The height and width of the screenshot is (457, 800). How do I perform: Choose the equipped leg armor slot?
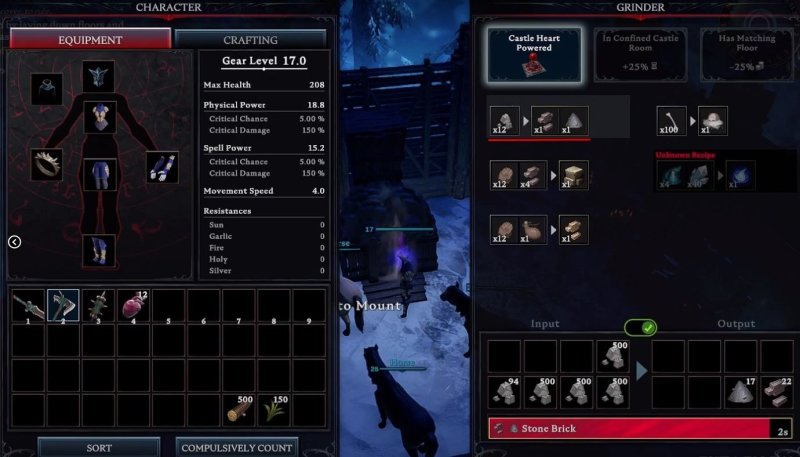[x=99, y=176]
